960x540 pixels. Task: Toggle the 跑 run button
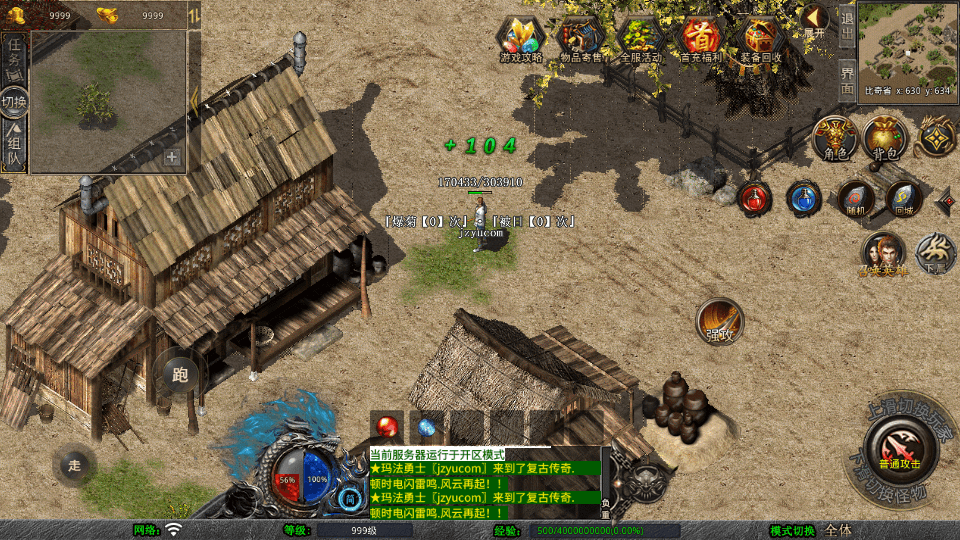click(180, 375)
